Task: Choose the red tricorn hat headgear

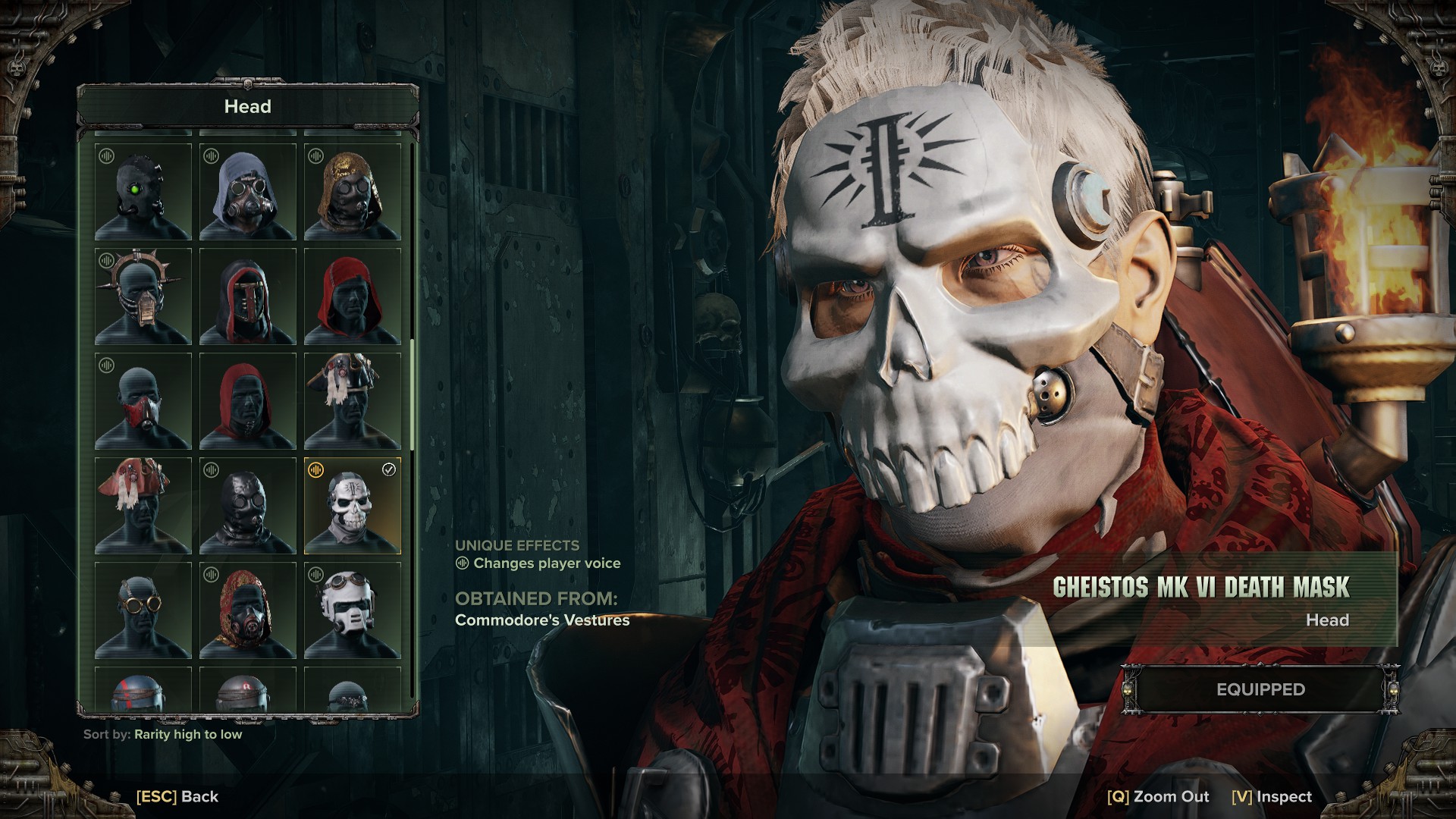Action: pyautogui.click(x=143, y=506)
